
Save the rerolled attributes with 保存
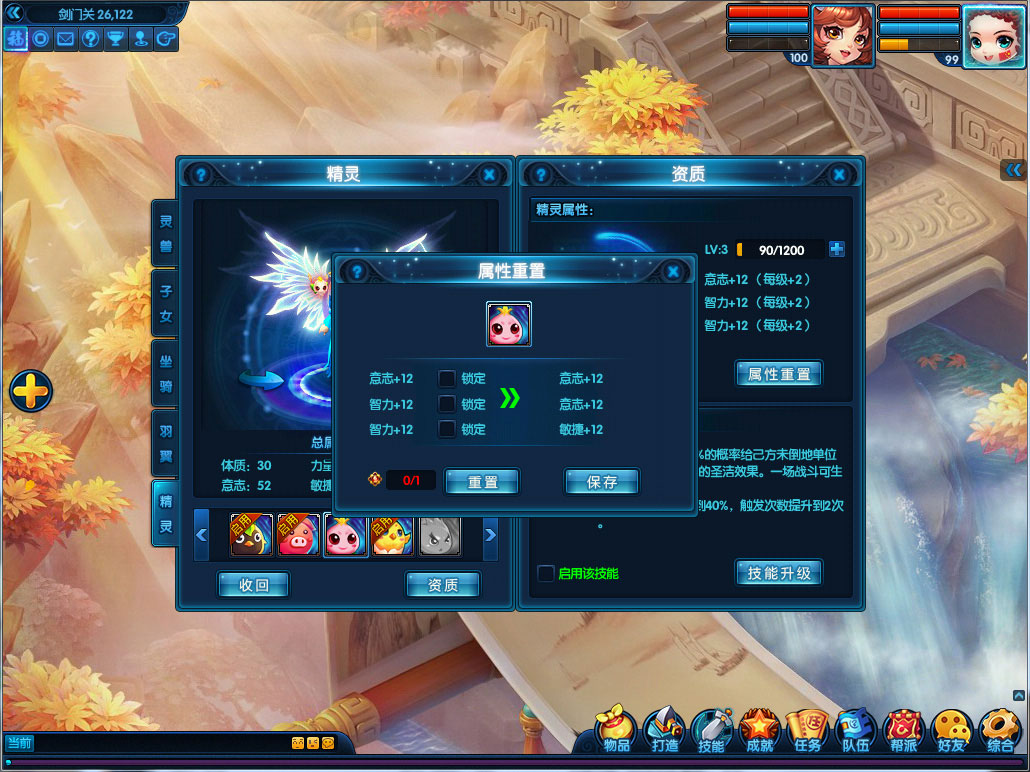pos(602,482)
